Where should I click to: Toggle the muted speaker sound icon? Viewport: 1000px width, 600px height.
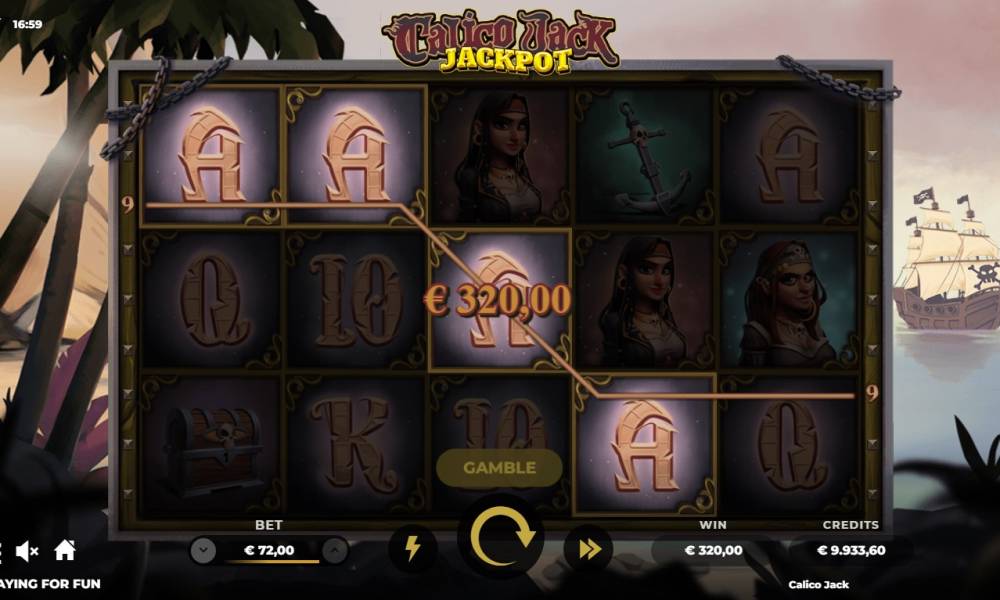point(27,550)
